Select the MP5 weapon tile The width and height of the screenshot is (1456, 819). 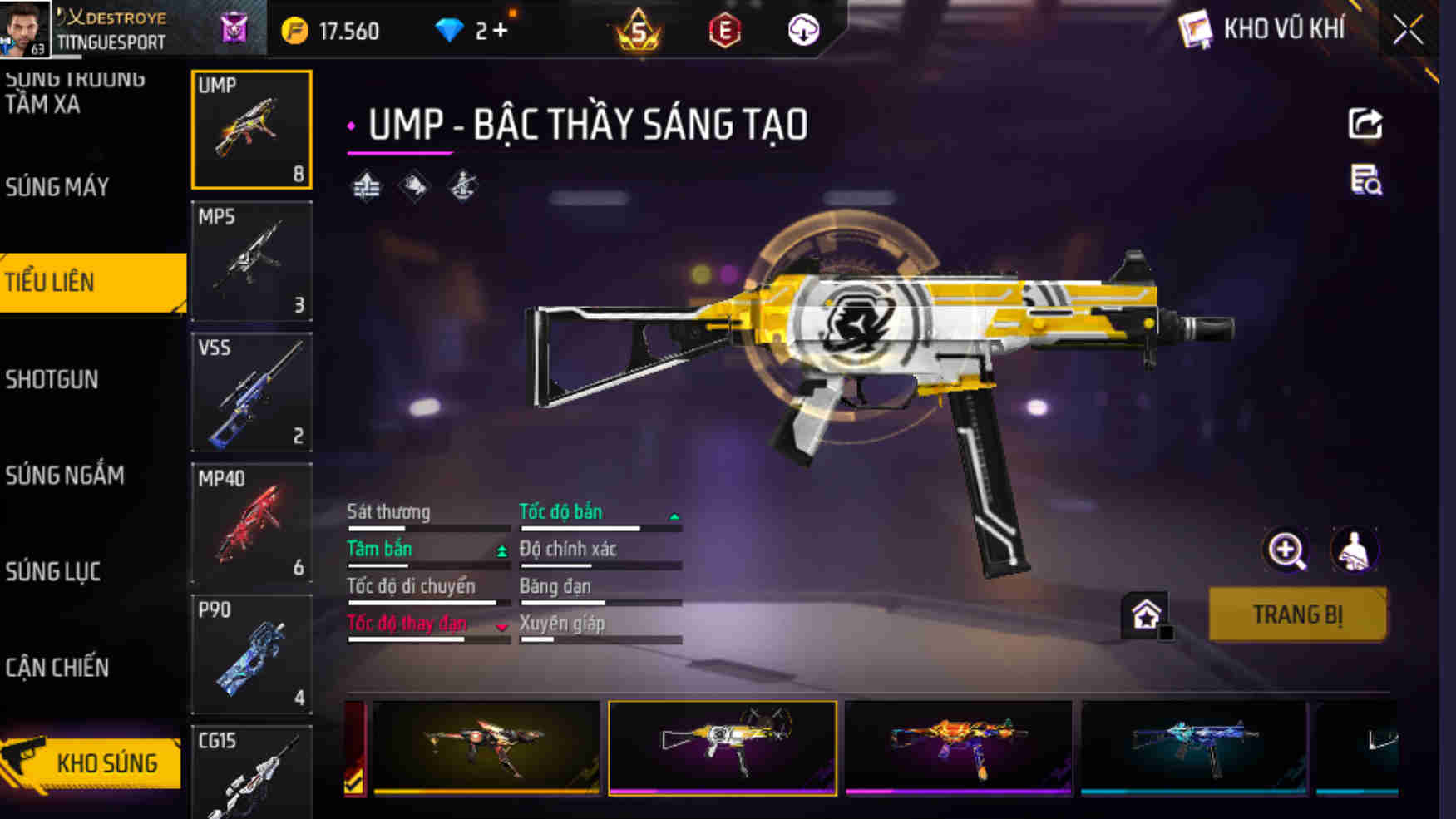(251, 261)
